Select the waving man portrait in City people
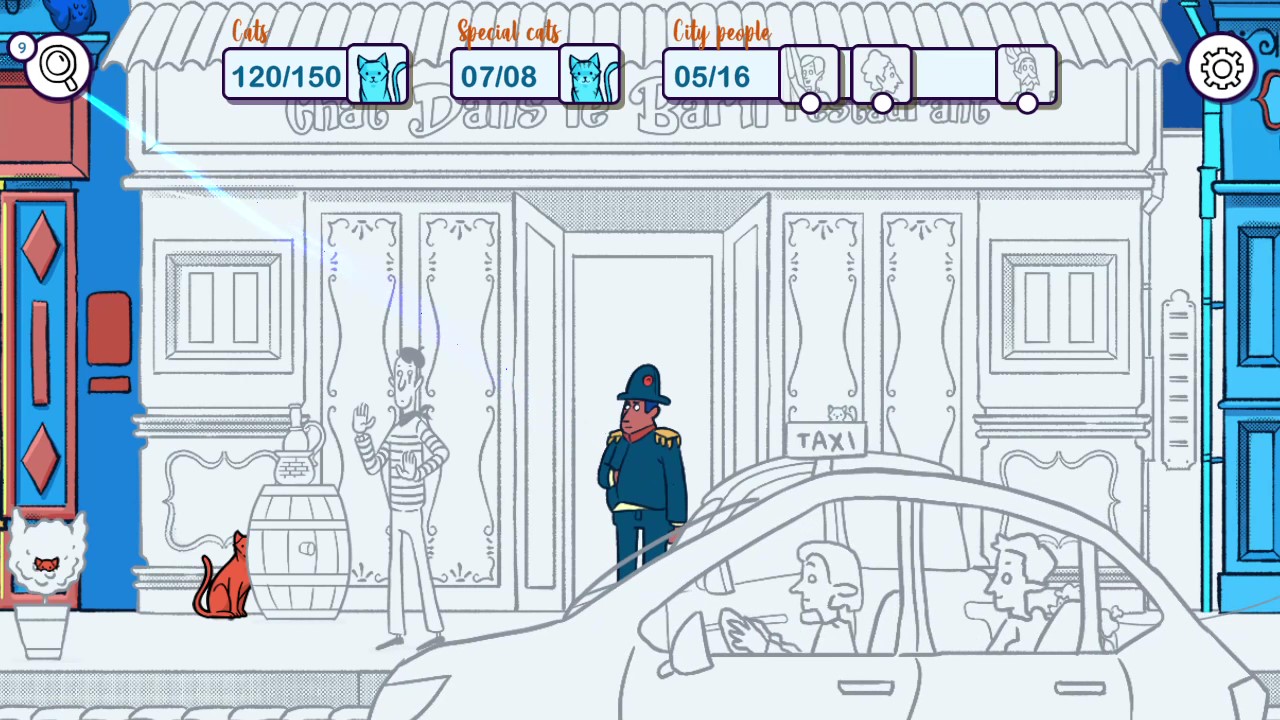This screenshot has width=1280, height=720. tap(812, 73)
